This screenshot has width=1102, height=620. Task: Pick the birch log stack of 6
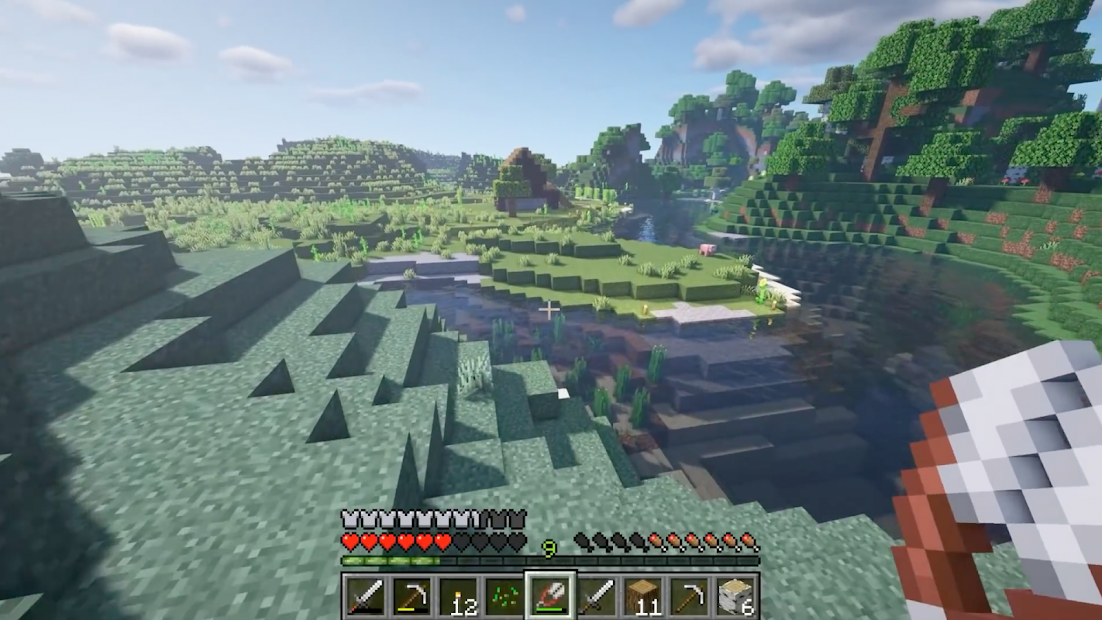click(x=735, y=597)
